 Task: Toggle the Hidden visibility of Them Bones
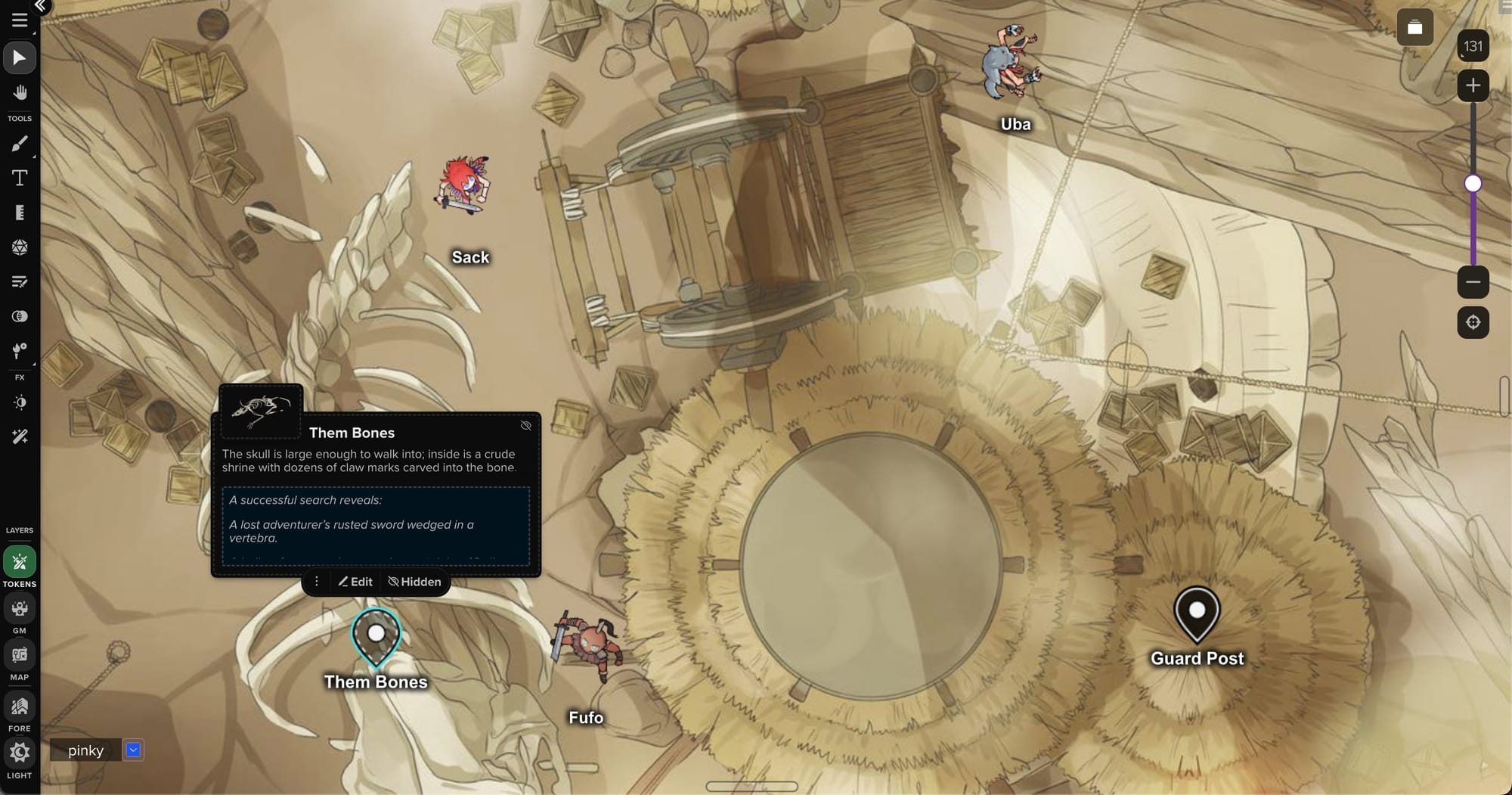point(414,582)
